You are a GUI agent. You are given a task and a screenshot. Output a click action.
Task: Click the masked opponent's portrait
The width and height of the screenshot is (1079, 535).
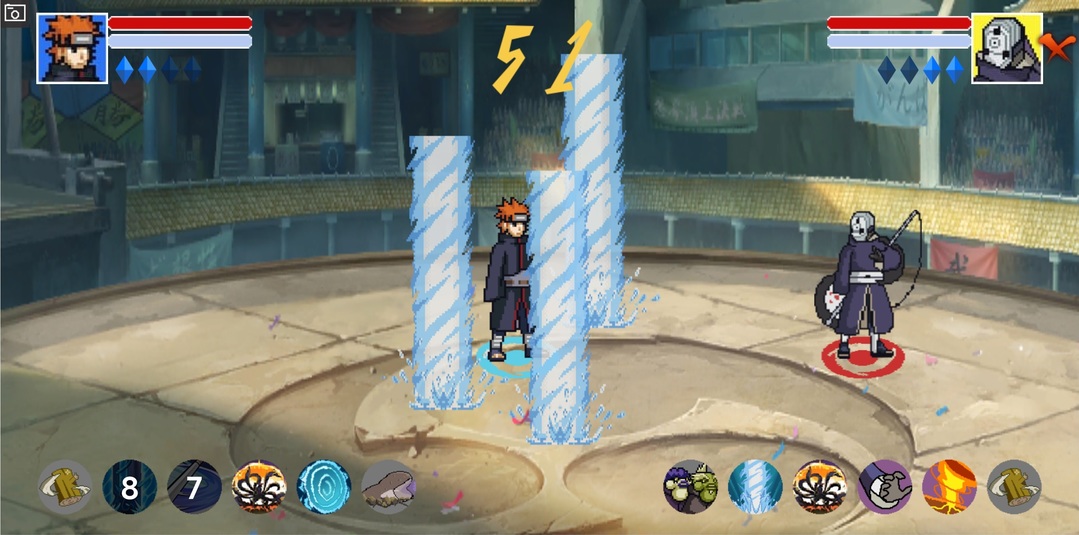[x=1006, y=48]
